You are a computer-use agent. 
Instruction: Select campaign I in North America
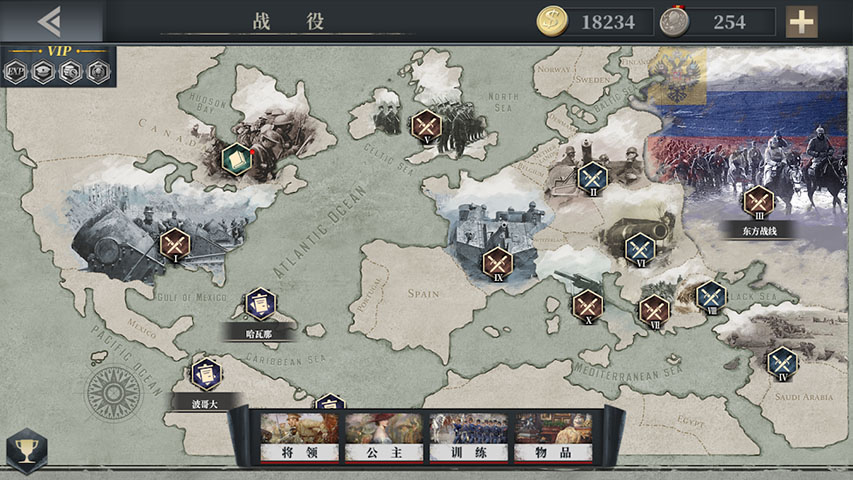pos(175,243)
